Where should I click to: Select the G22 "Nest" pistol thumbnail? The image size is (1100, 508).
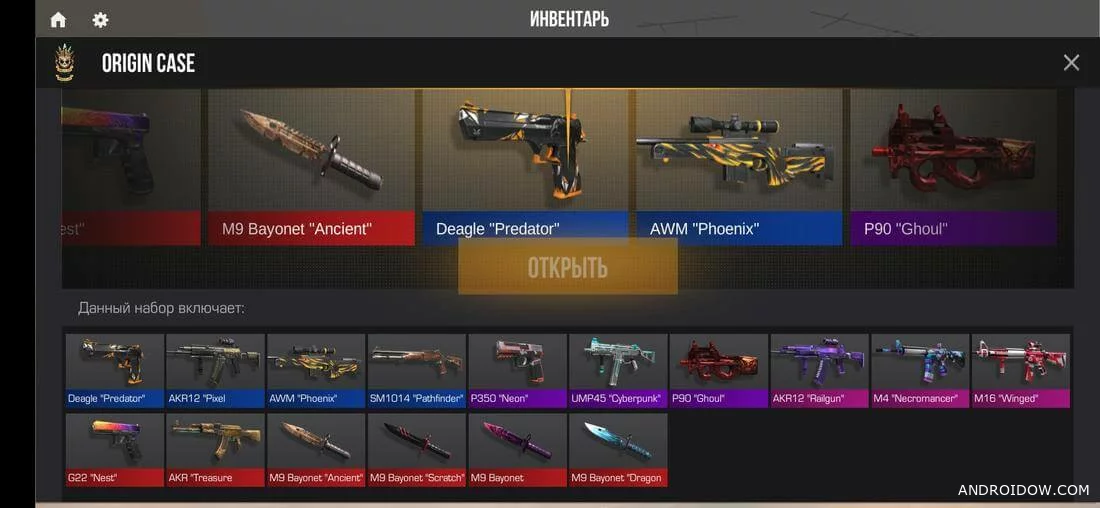coord(115,449)
